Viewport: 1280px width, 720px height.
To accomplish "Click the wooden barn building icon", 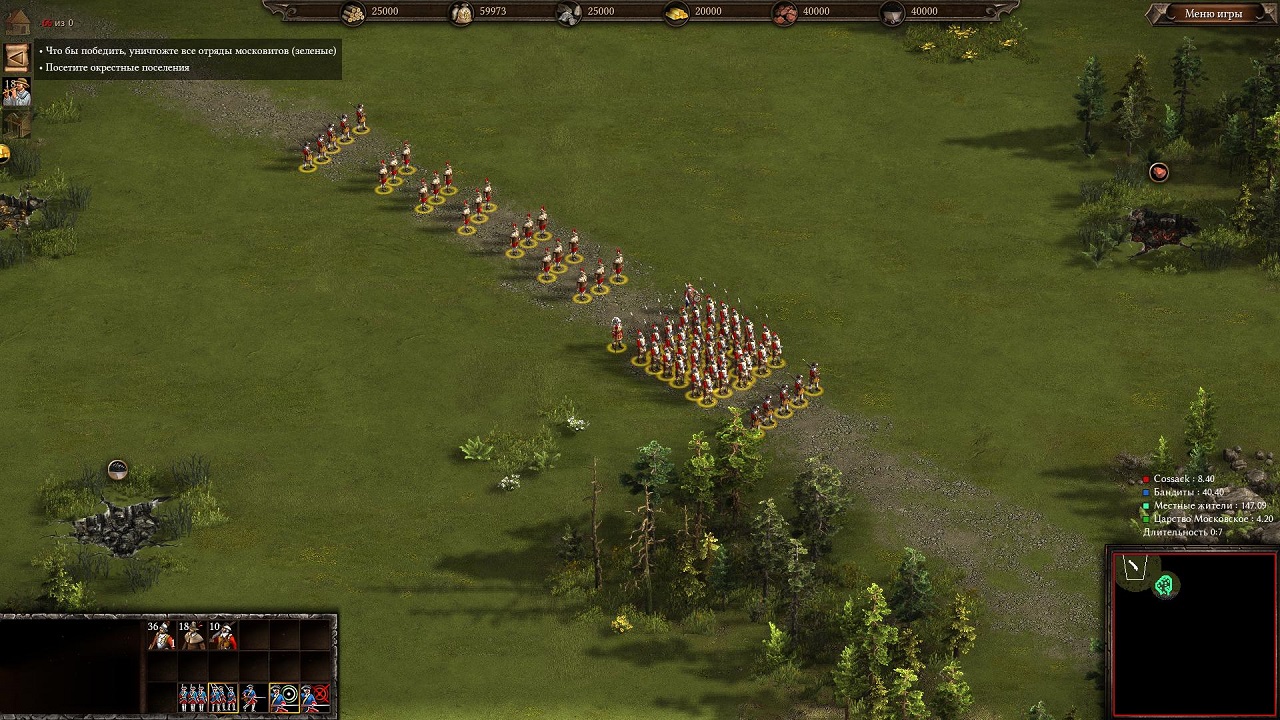I will (x=16, y=123).
